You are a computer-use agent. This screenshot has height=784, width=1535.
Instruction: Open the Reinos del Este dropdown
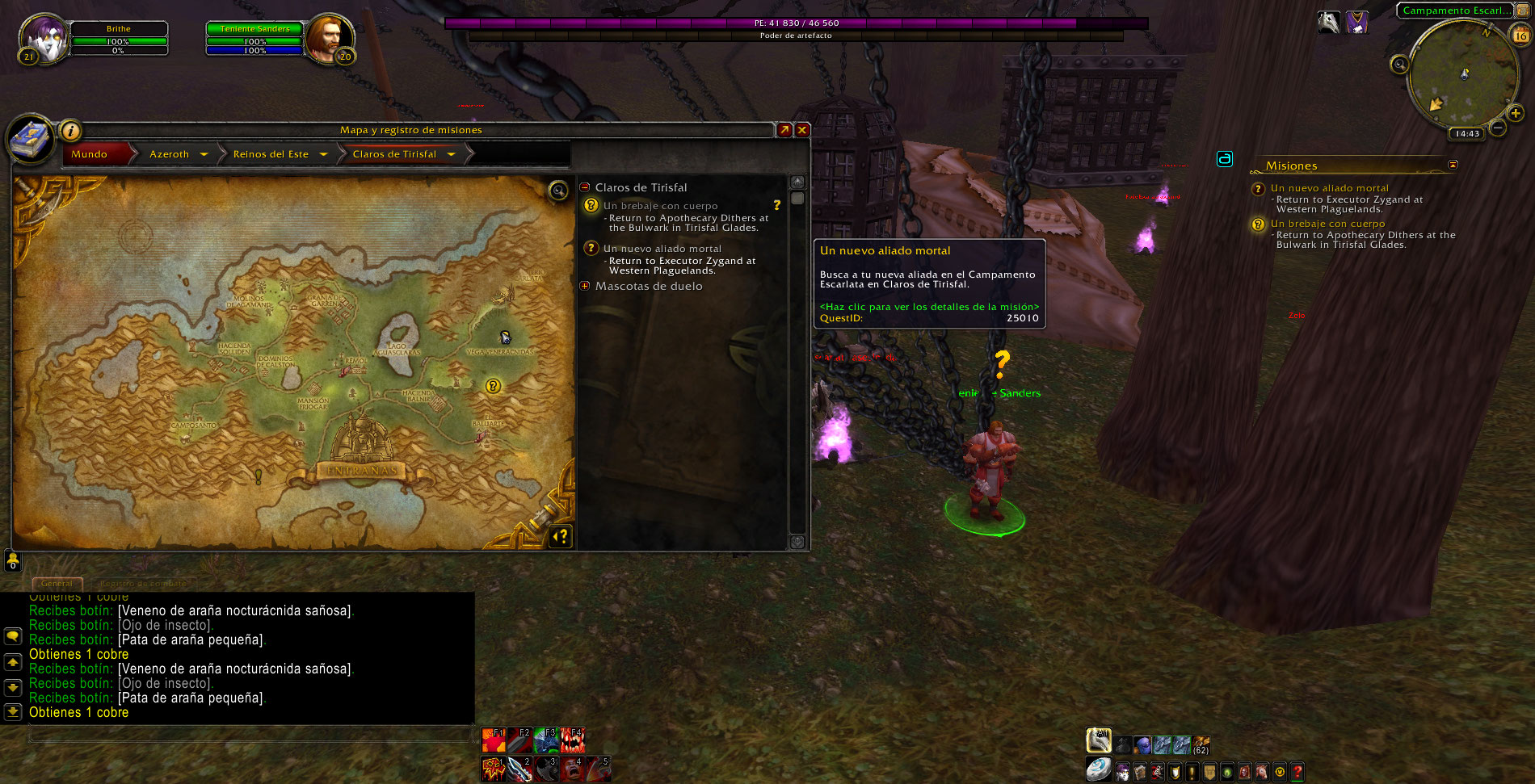click(x=323, y=154)
